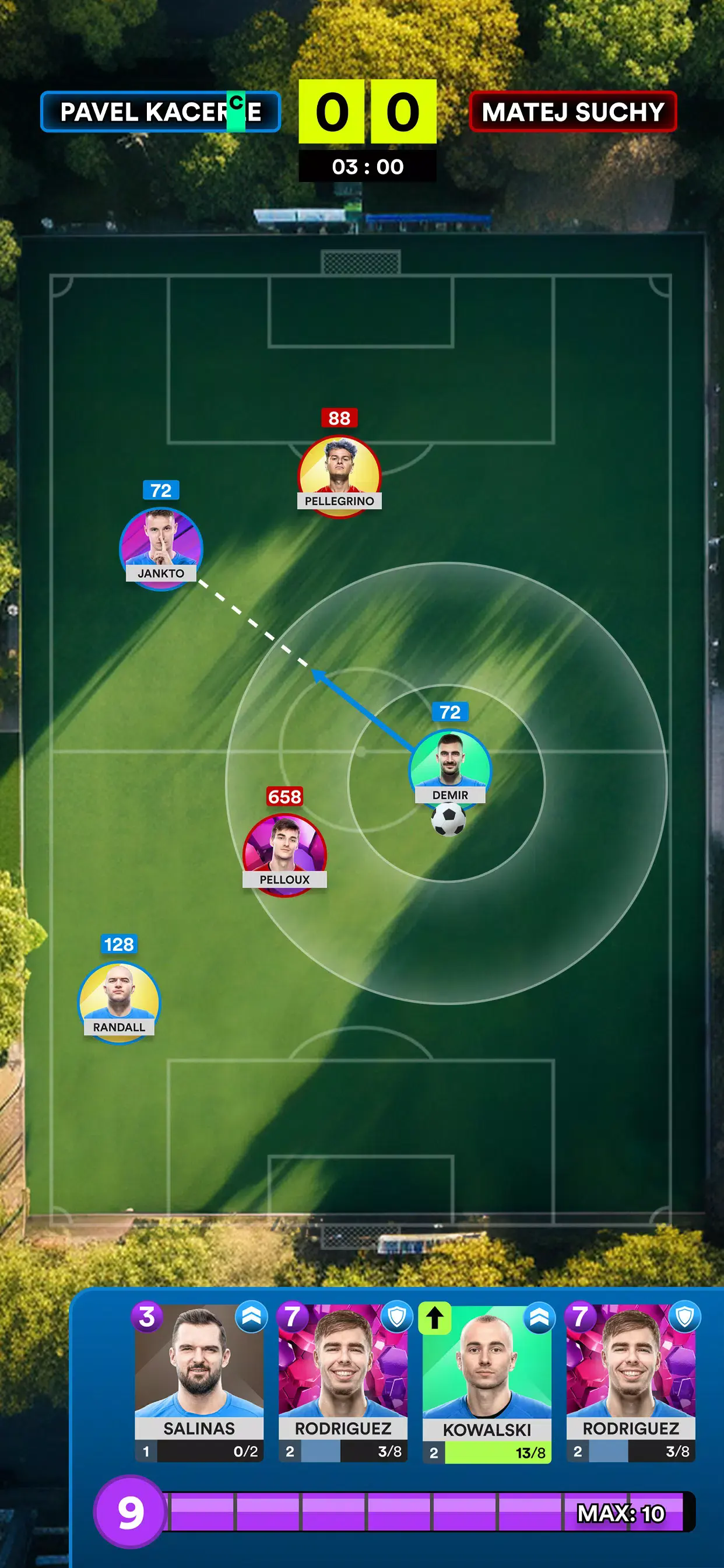The height and width of the screenshot is (1568, 724).
Task: Target the opponent token Pelloux
Action: point(284,855)
